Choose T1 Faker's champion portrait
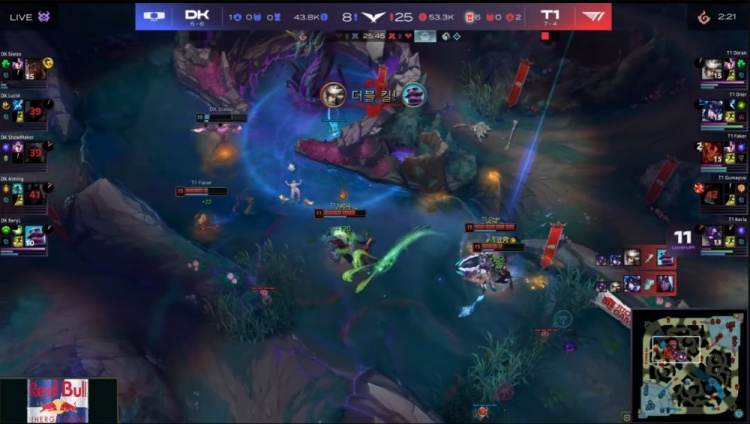This screenshot has height=424, width=750. point(713,150)
